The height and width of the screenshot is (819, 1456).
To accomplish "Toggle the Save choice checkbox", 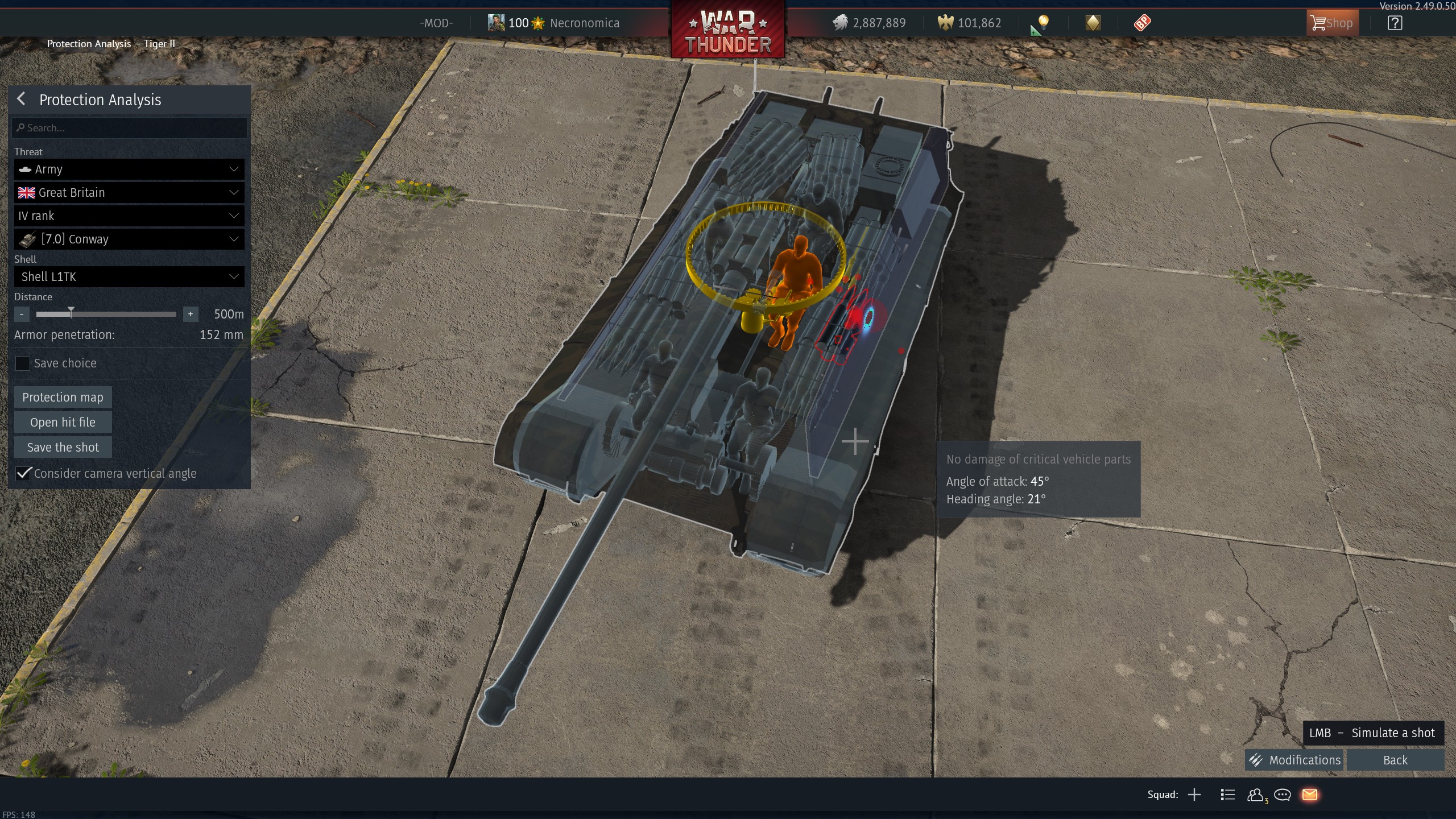I will point(23,363).
